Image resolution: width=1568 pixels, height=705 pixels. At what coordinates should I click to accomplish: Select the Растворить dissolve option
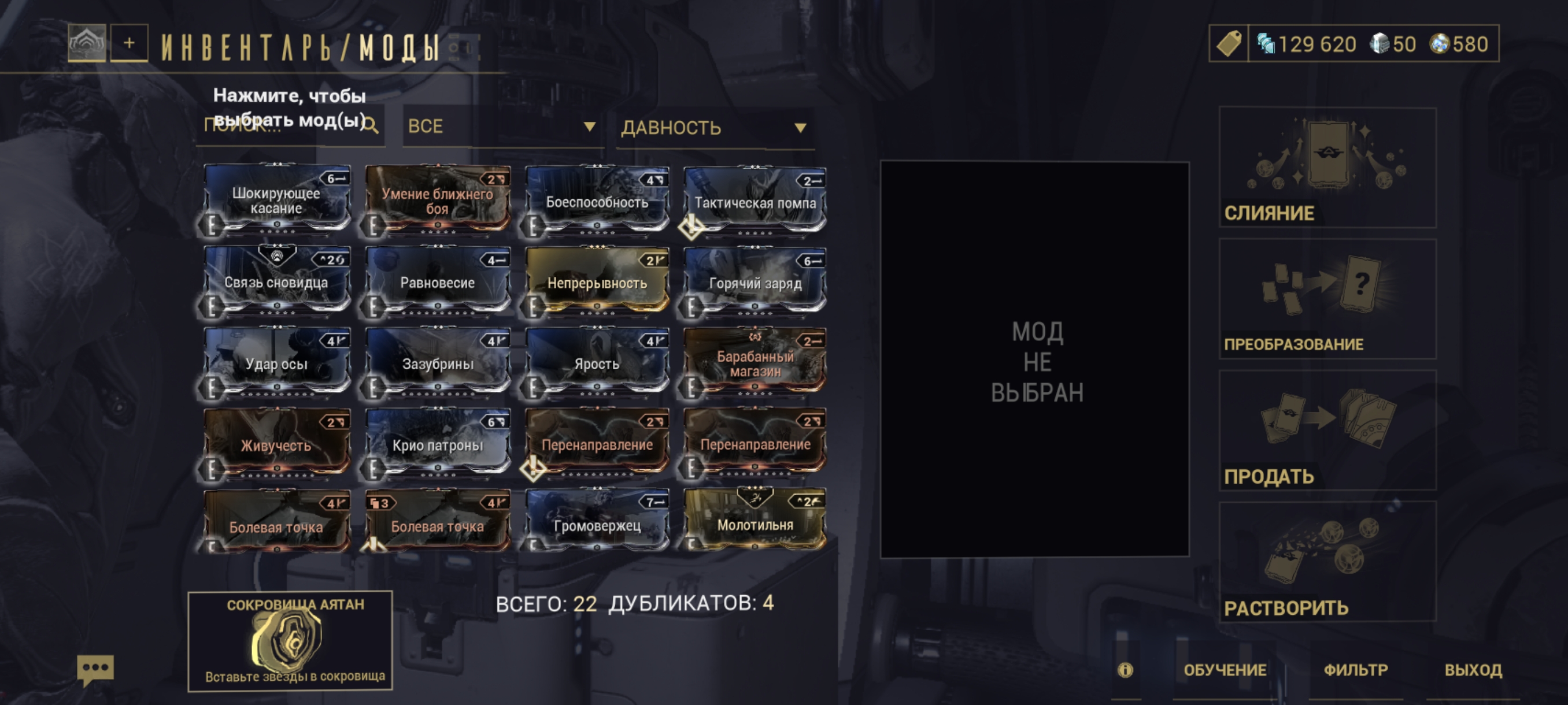tap(1327, 562)
